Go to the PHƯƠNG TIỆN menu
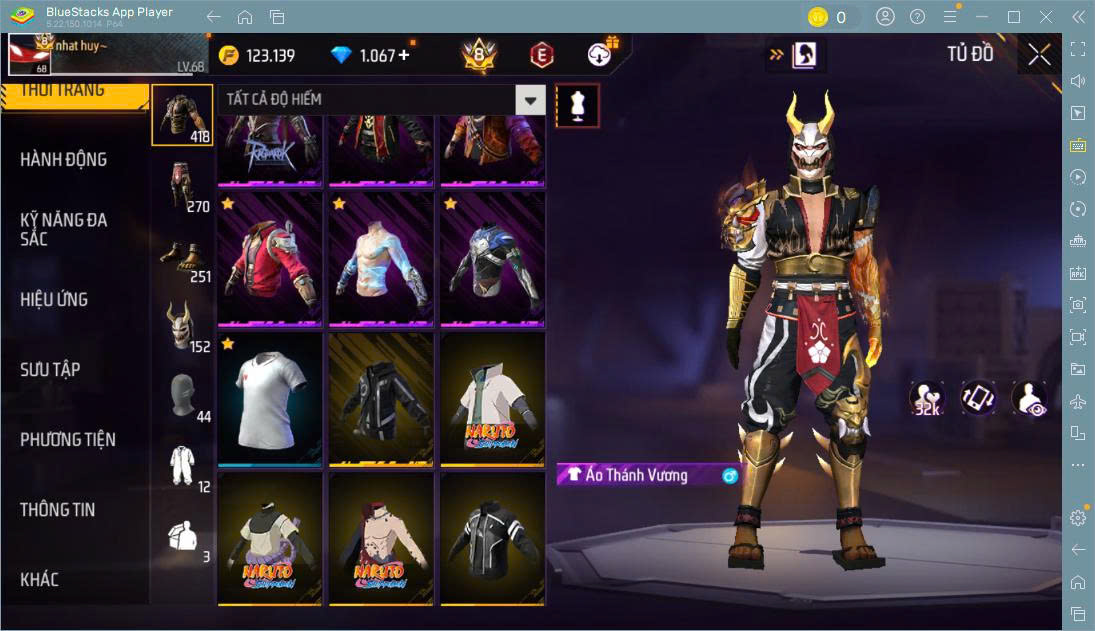Viewport: 1095px width, 631px height. click(68, 440)
